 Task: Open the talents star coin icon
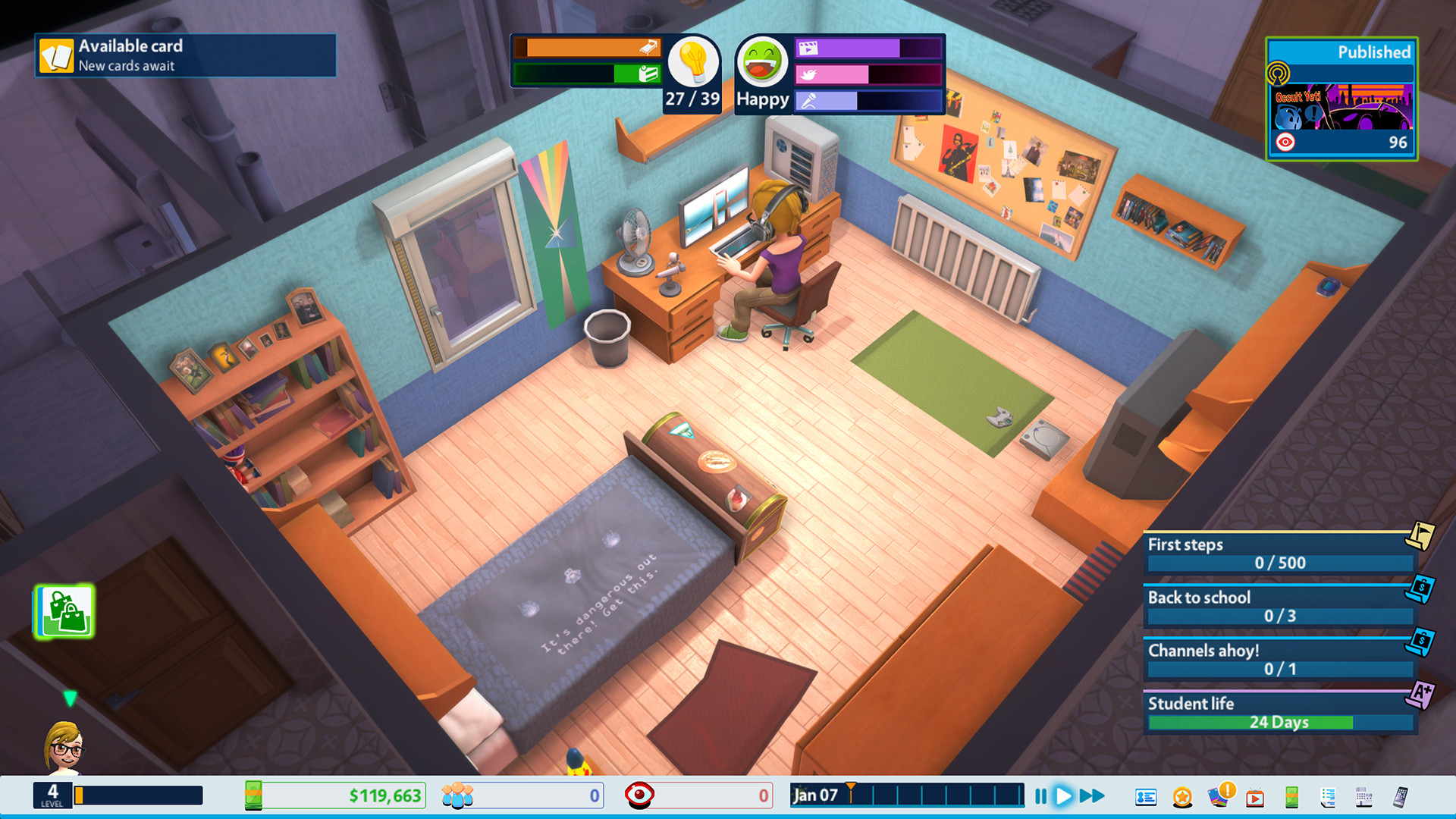(1181, 796)
